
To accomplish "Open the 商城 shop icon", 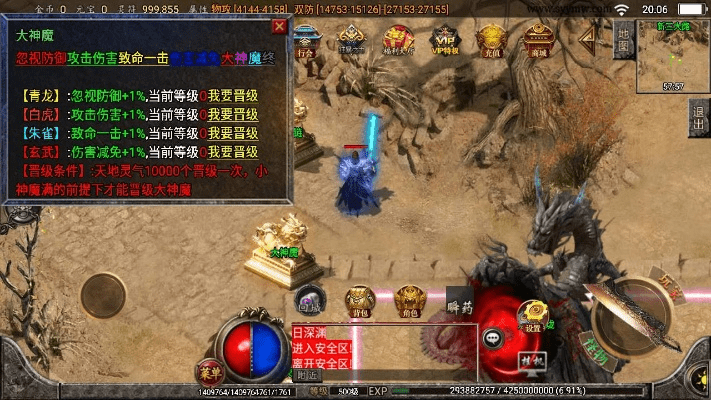I will coord(540,39).
